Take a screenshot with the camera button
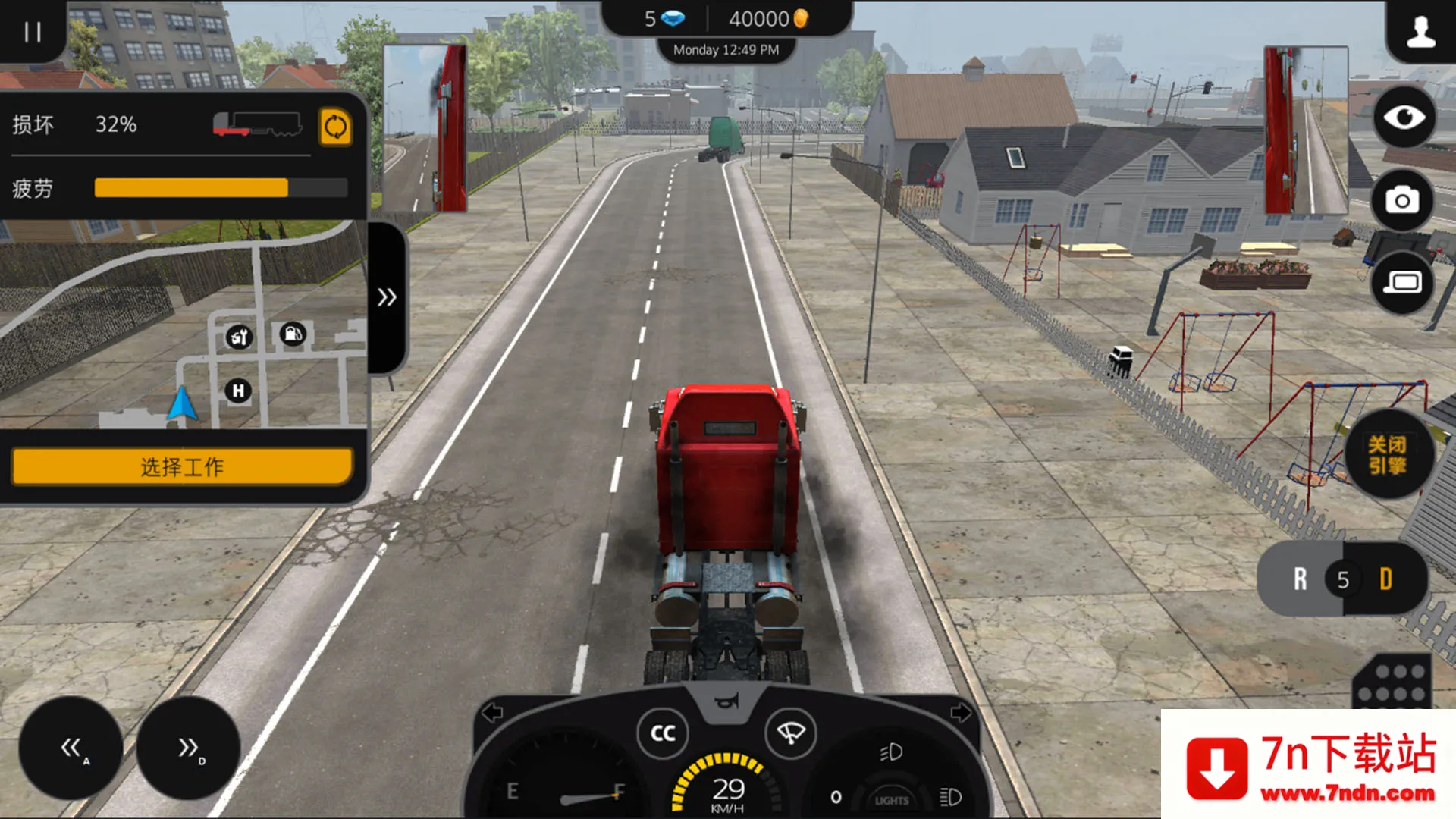Screen dimensions: 1456x819 point(1402,200)
